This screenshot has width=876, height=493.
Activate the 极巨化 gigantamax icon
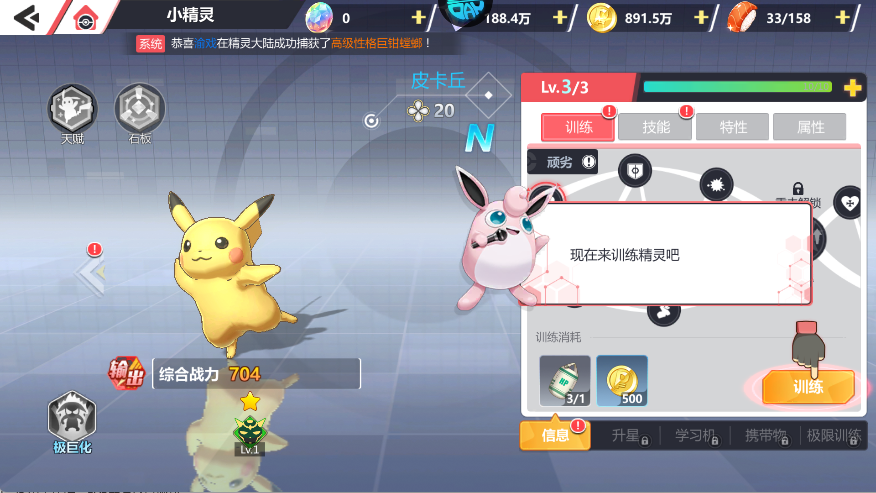click(x=72, y=419)
